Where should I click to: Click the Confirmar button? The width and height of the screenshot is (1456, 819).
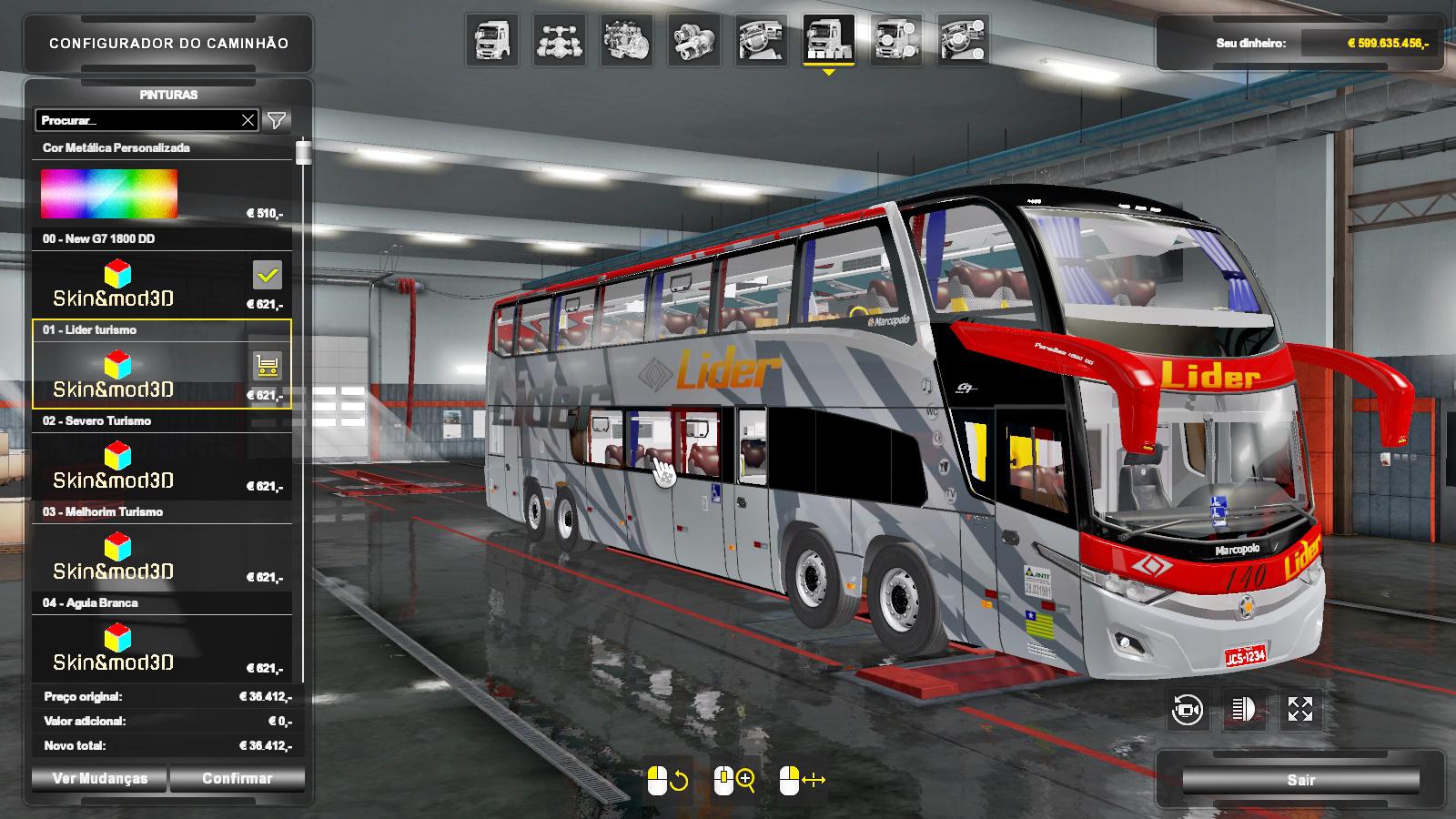(237, 779)
